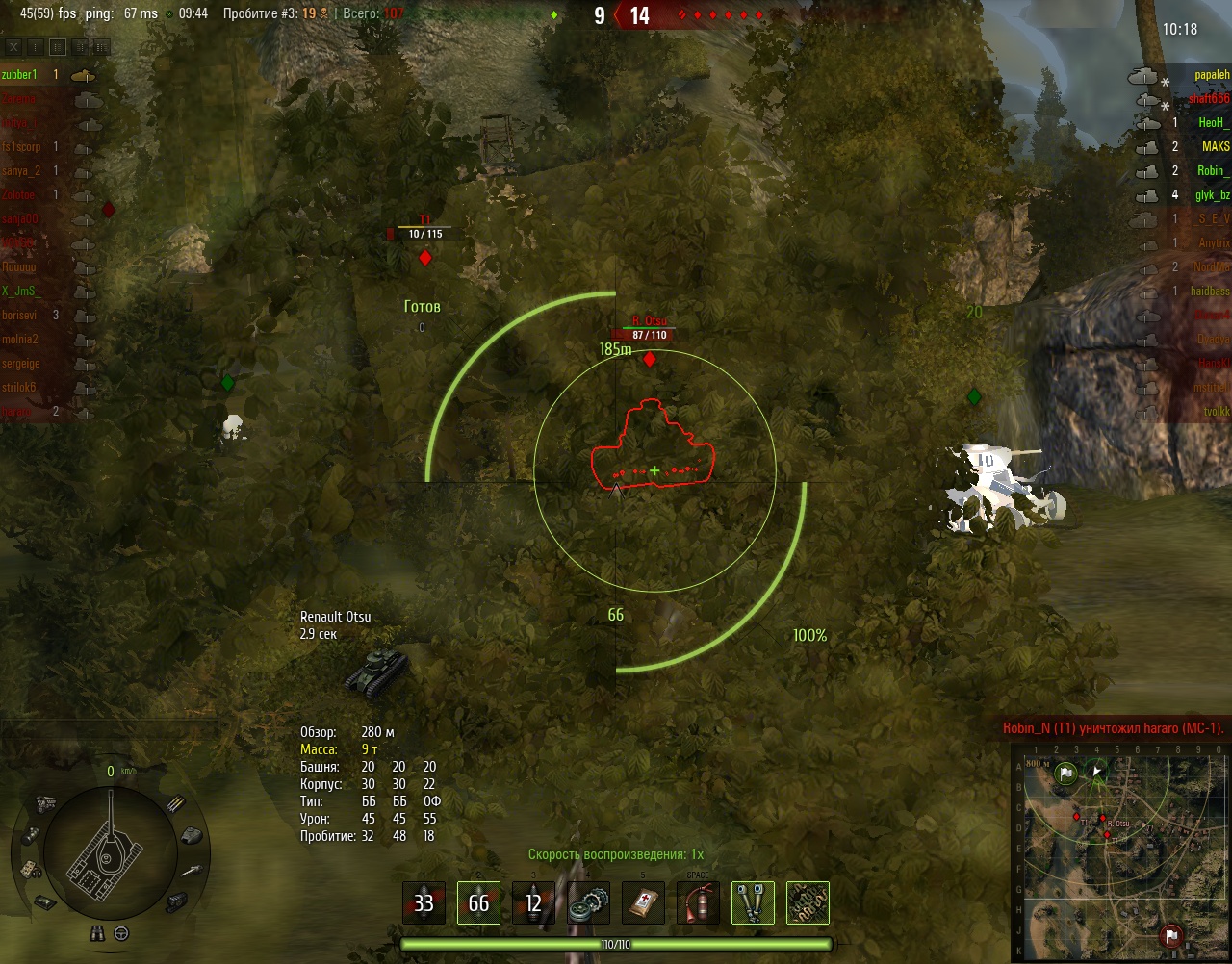Choose the shell slot holding 12 rounds
The height and width of the screenshot is (964, 1232).
pyautogui.click(x=533, y=903)
